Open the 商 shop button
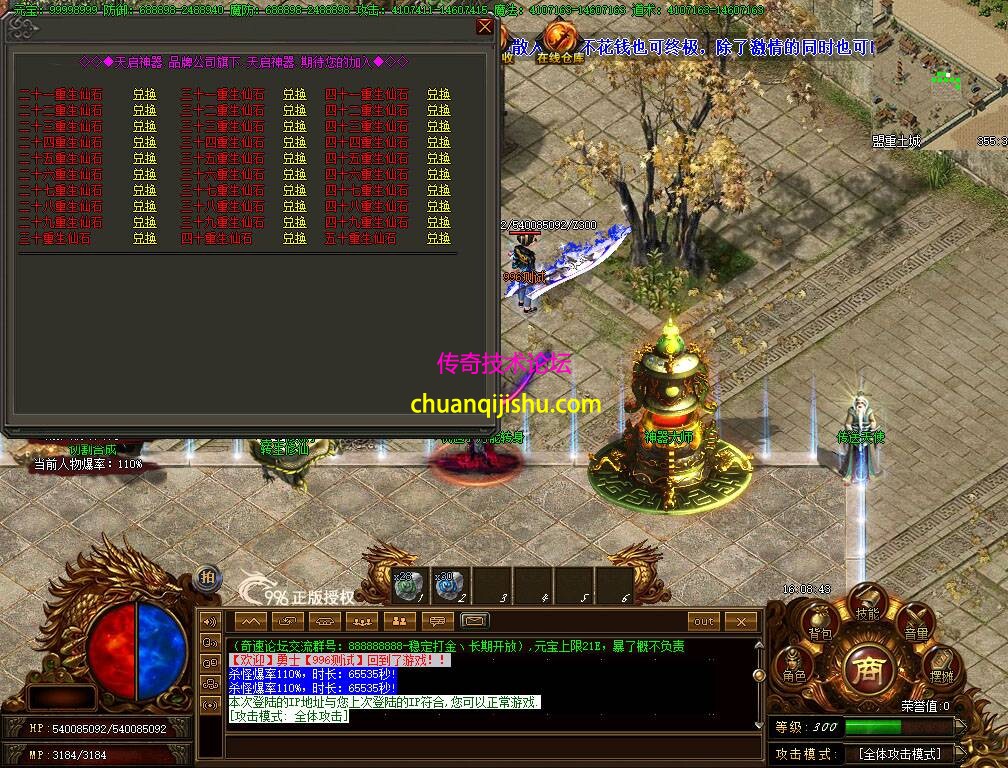The width and height of the screenshot is (1008, 768). coord(867,668)
